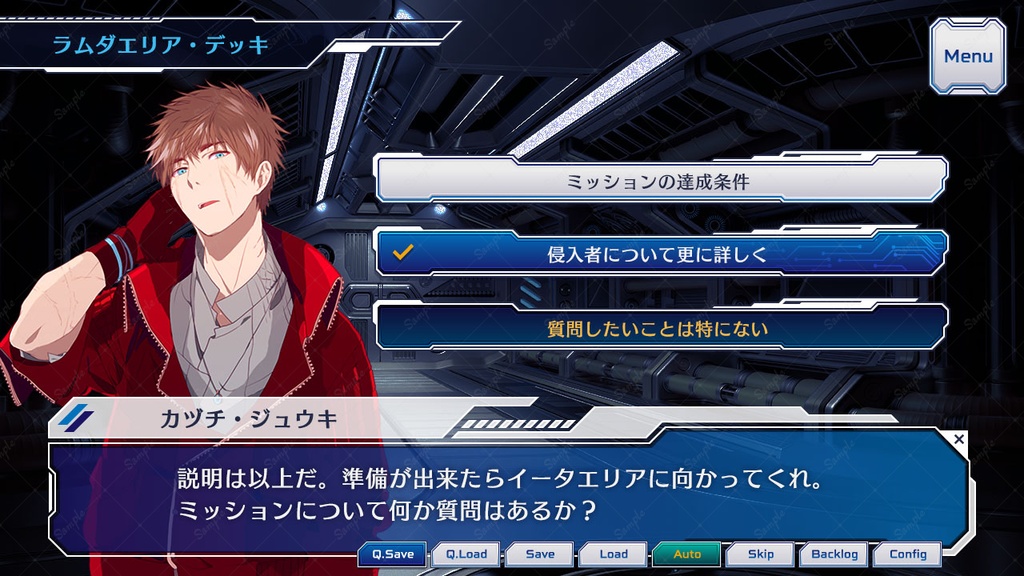This screenshot has width=1024, height=576.
Task: Open the Menu button
Action: [968, 56]
